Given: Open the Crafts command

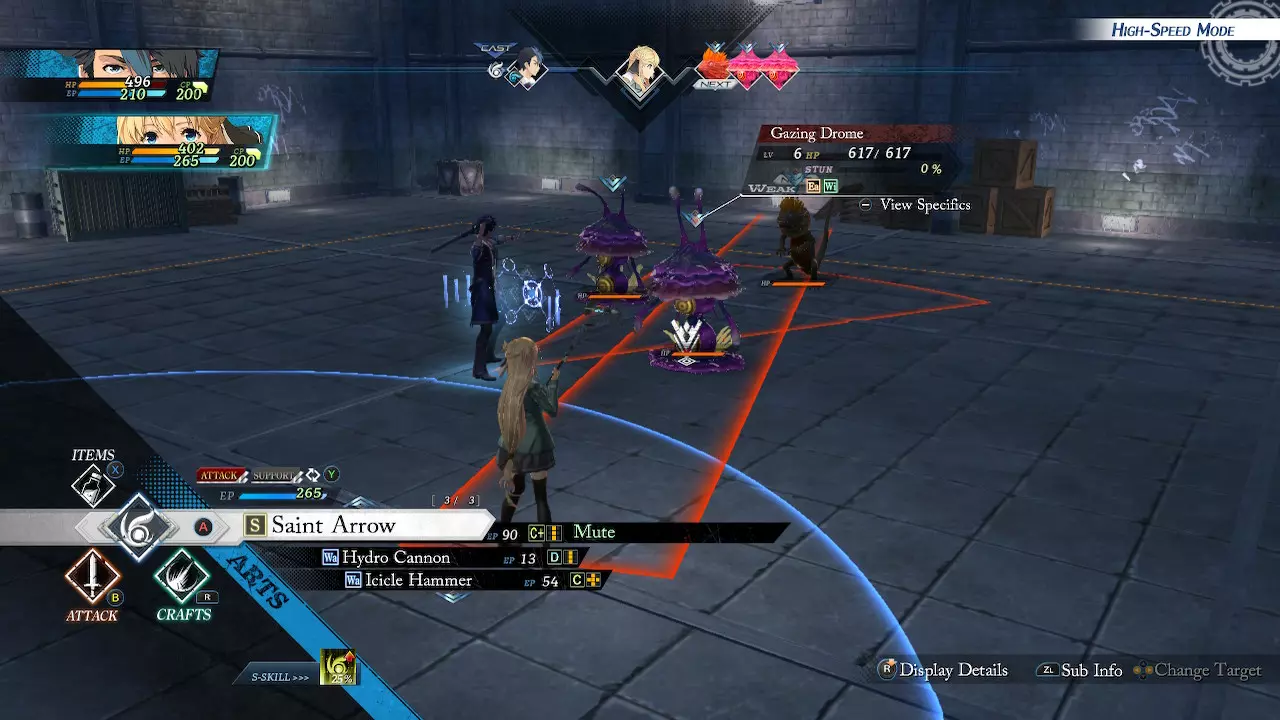Looking at the screenshot, I should (182, 577).
